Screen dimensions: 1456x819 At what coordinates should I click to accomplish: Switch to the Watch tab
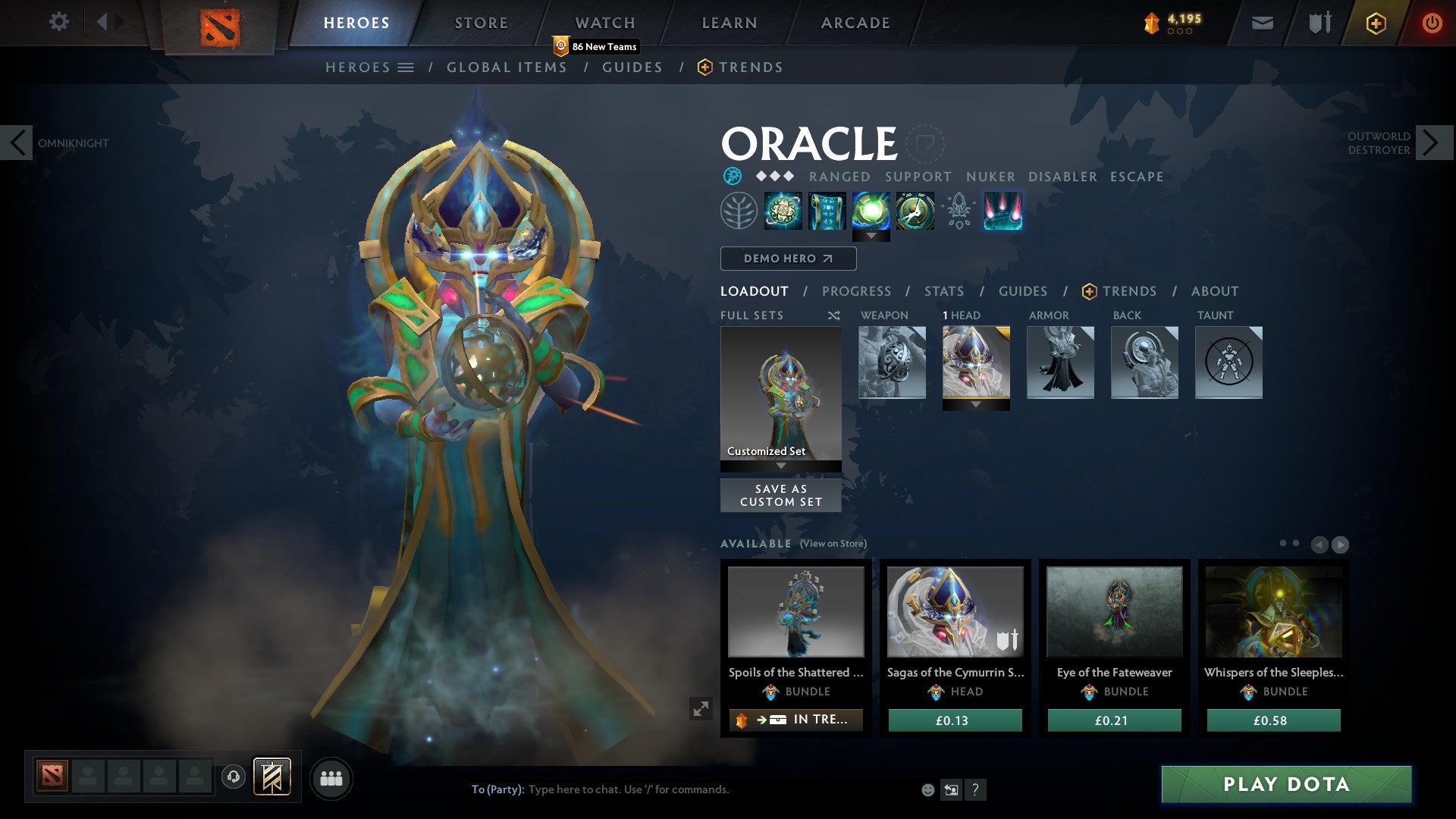click(605, 23)
